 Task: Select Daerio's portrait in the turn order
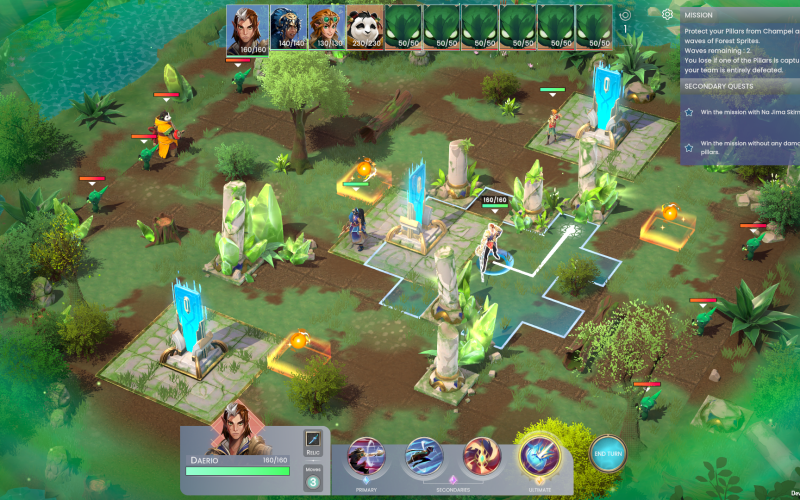click(x=246, y=28)
